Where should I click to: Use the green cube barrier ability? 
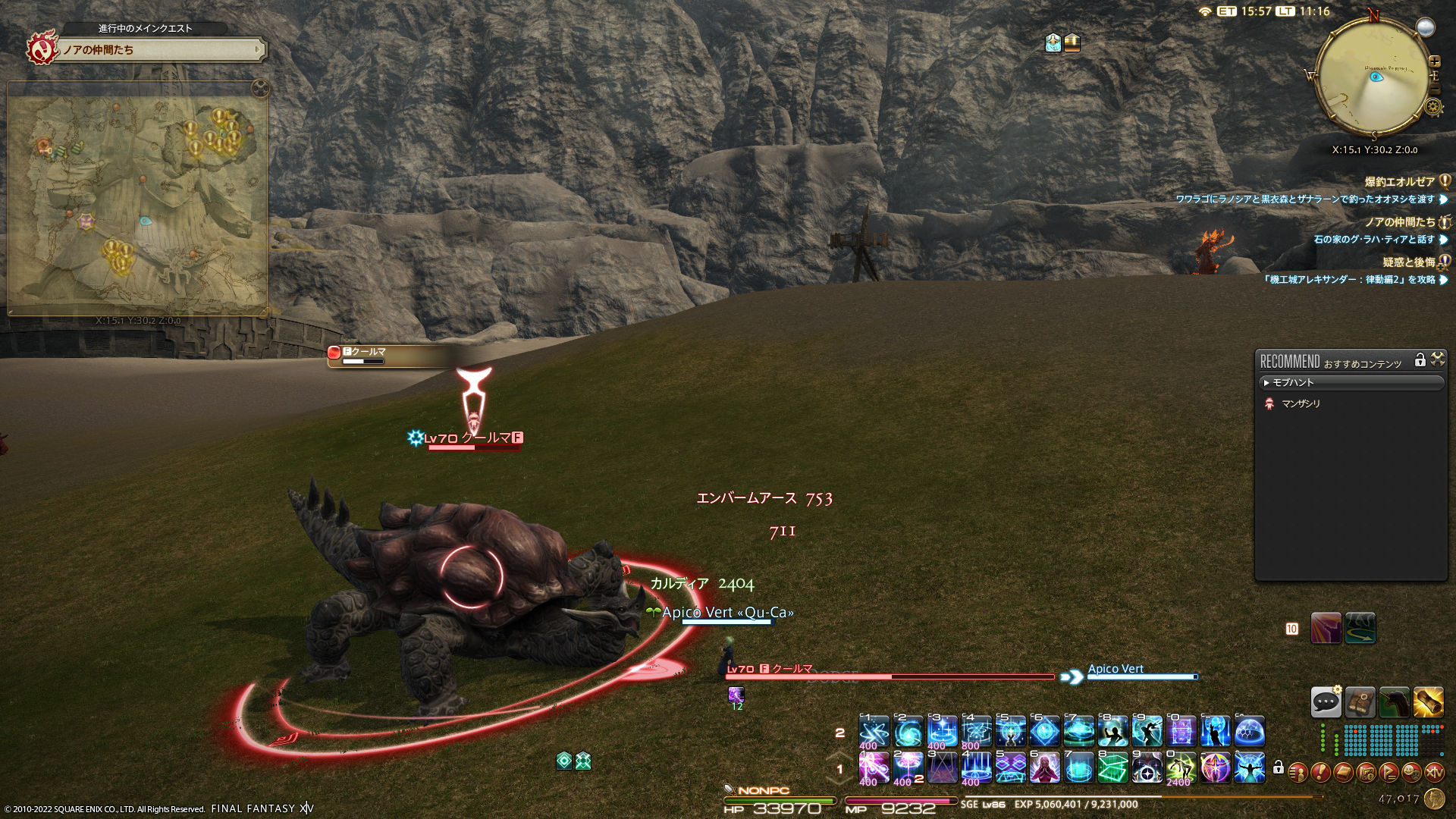point(1112,768)
